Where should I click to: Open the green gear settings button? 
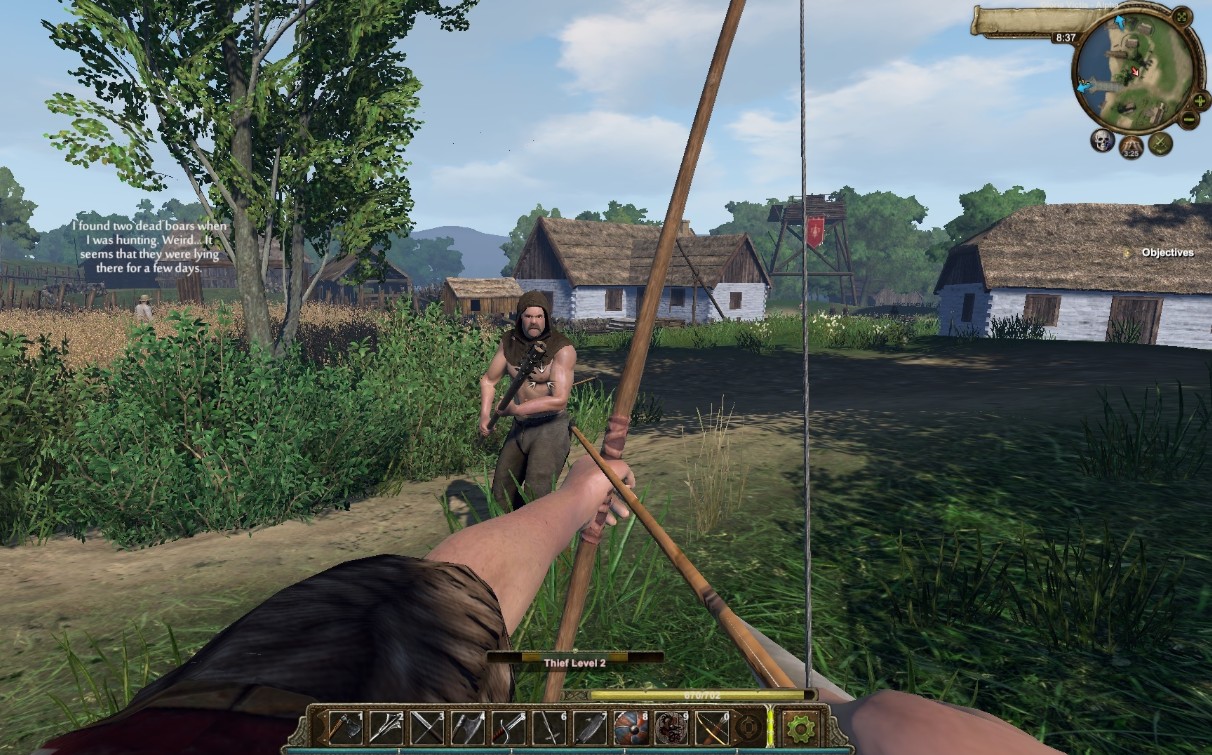800,728
